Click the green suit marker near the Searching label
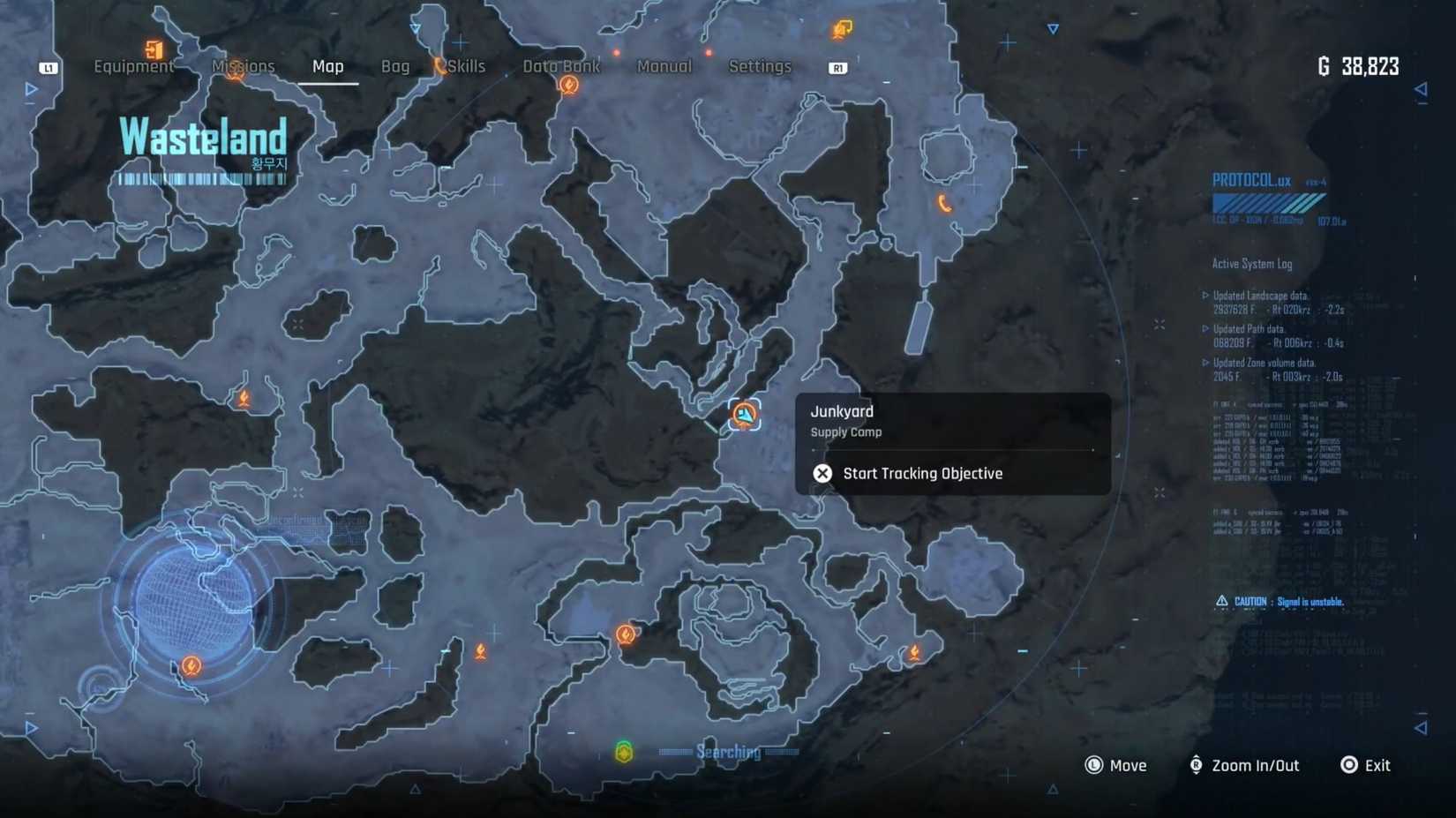The height and width of the screenshot is (818, 1456). 625,752
